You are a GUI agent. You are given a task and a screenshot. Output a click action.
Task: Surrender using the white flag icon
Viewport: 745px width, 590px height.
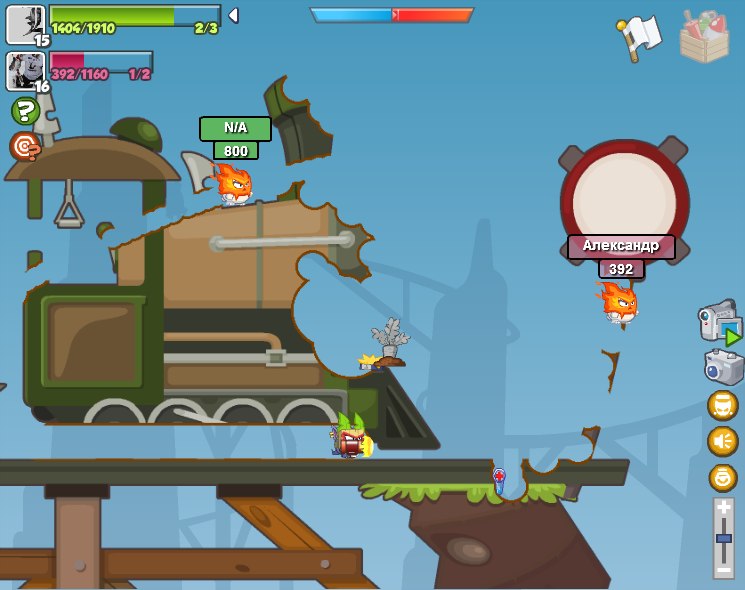click(x=639, y=36)
